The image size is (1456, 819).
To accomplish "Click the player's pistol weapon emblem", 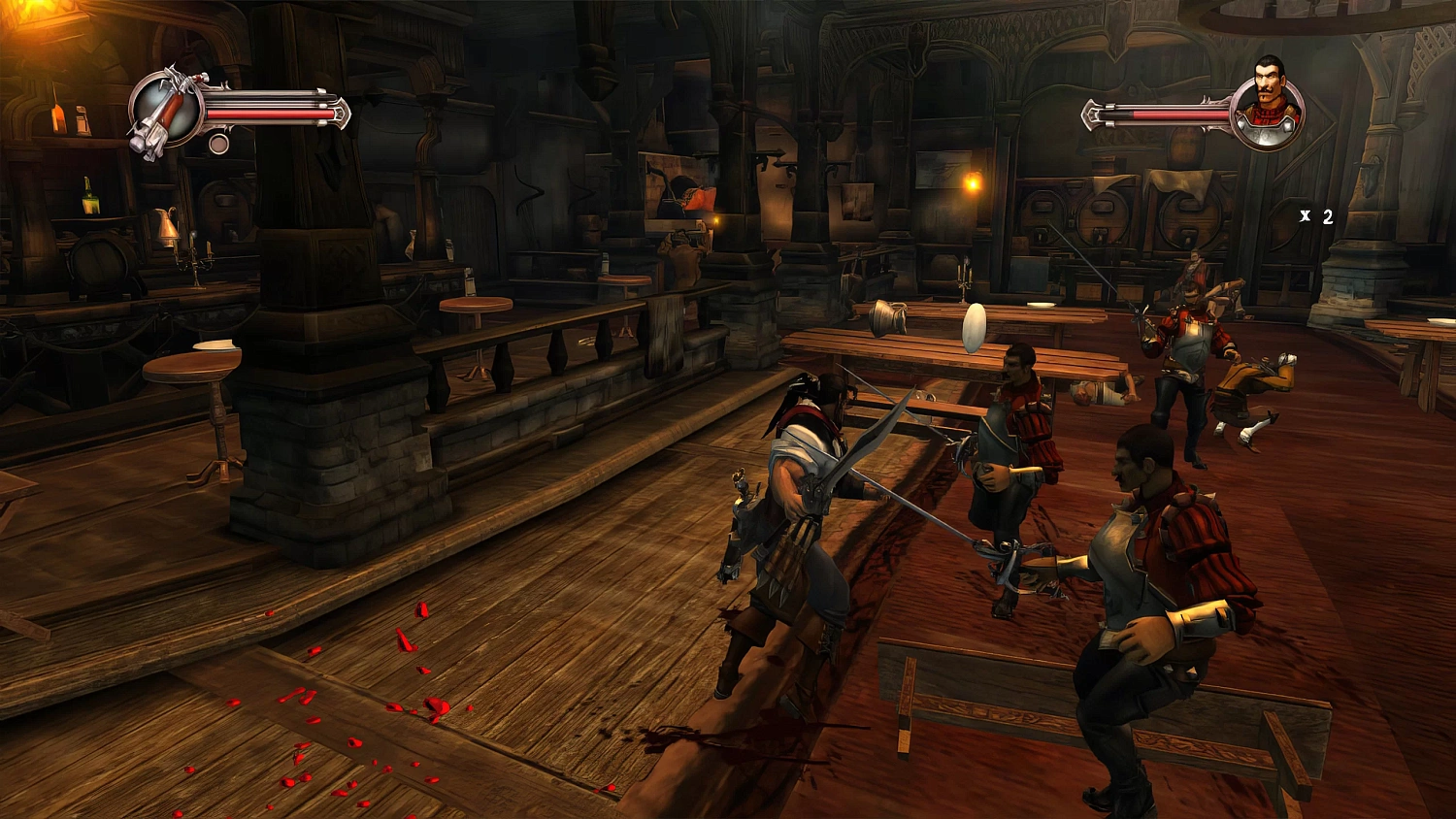I will tap(165, 112).
